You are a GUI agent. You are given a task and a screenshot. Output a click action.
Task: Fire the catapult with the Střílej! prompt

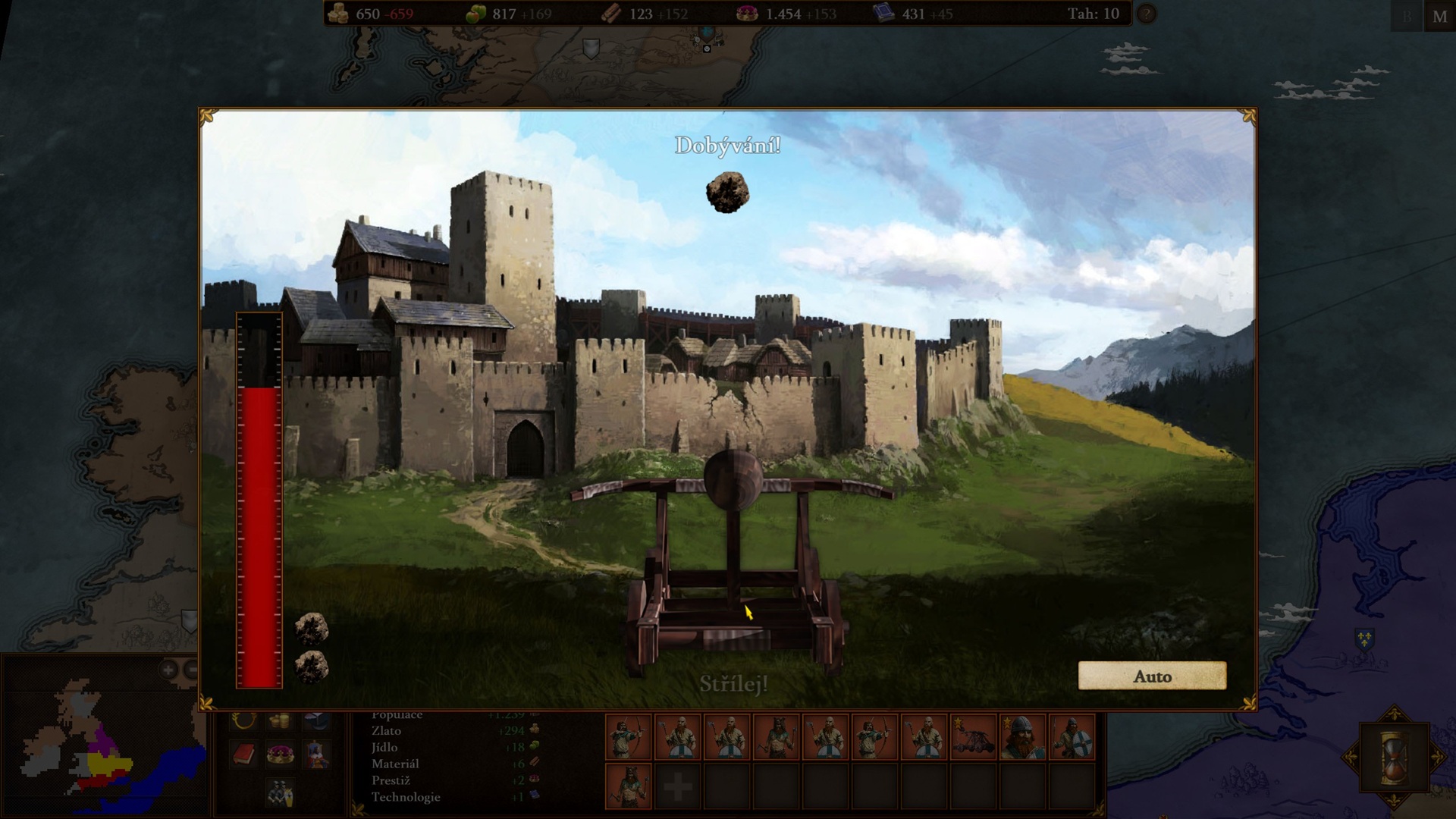click(733, 683)
